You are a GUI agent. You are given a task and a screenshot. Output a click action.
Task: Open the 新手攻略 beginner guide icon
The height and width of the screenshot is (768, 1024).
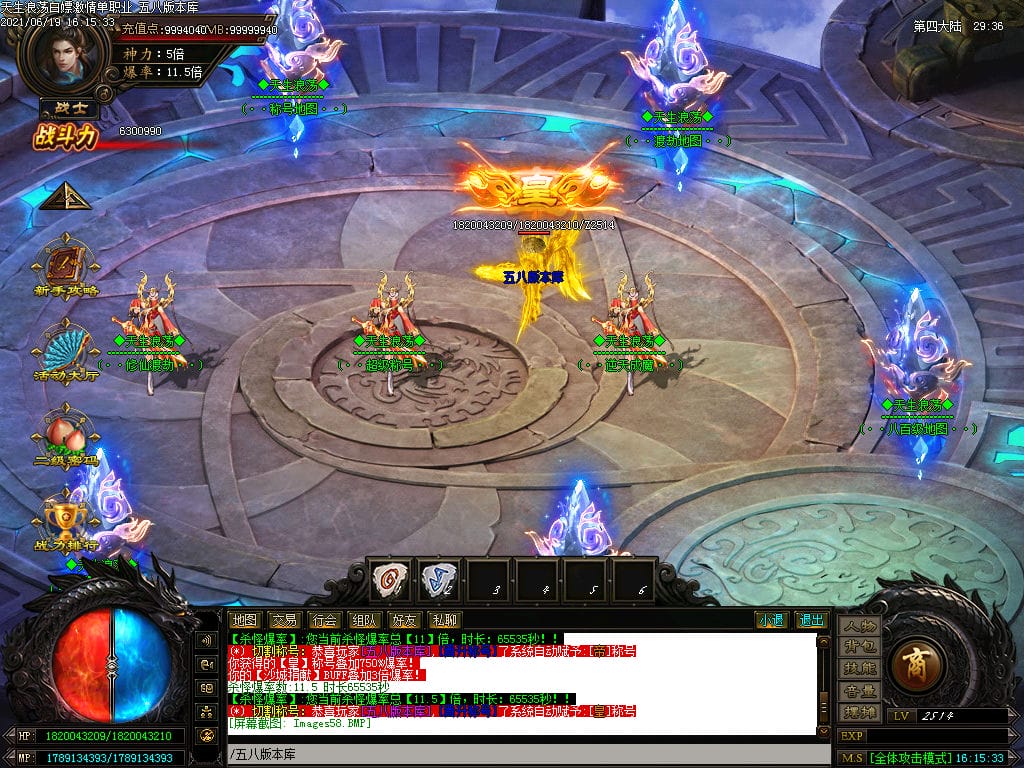tap(66, 264)
